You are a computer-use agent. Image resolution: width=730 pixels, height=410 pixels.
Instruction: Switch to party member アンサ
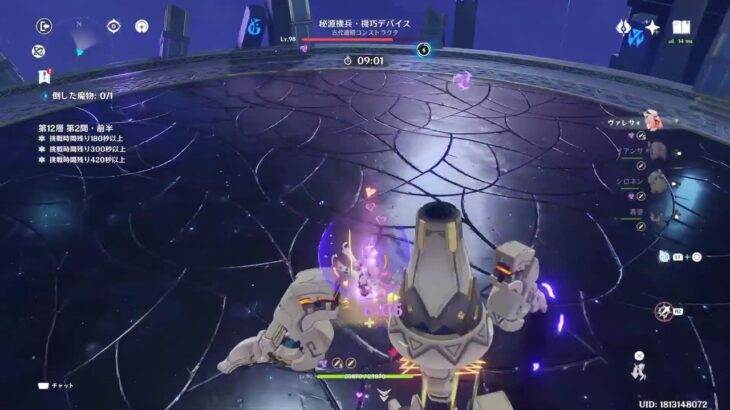(x=655, y=151)
